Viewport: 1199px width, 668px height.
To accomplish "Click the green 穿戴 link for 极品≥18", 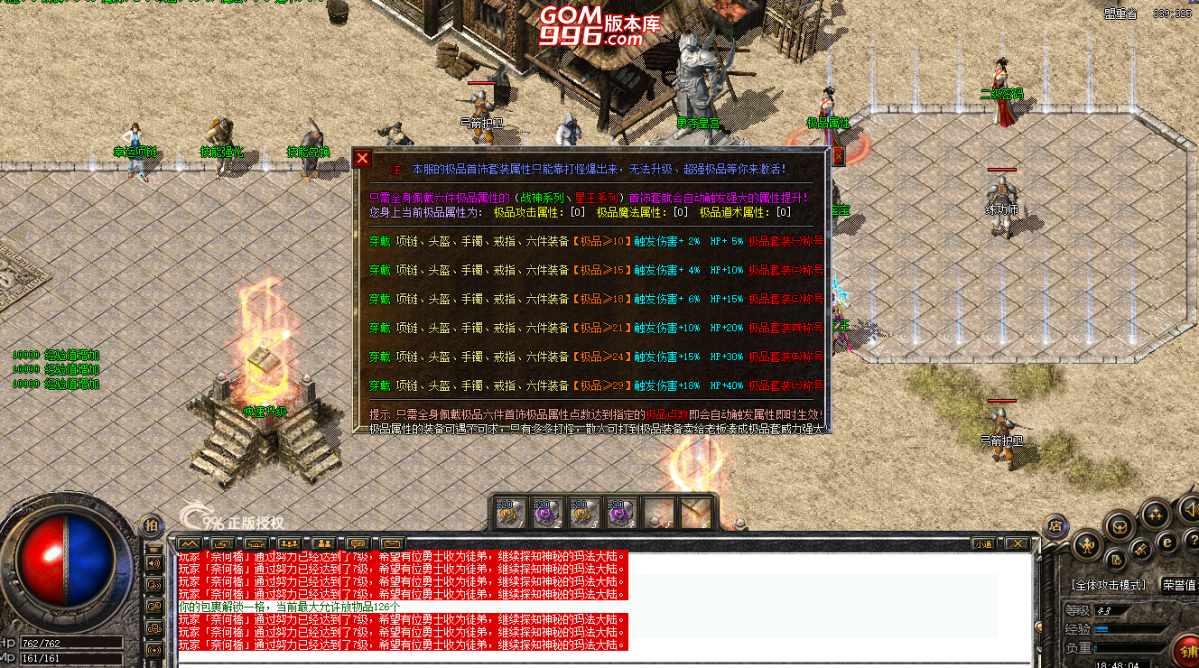I will (x=379, y=299).
